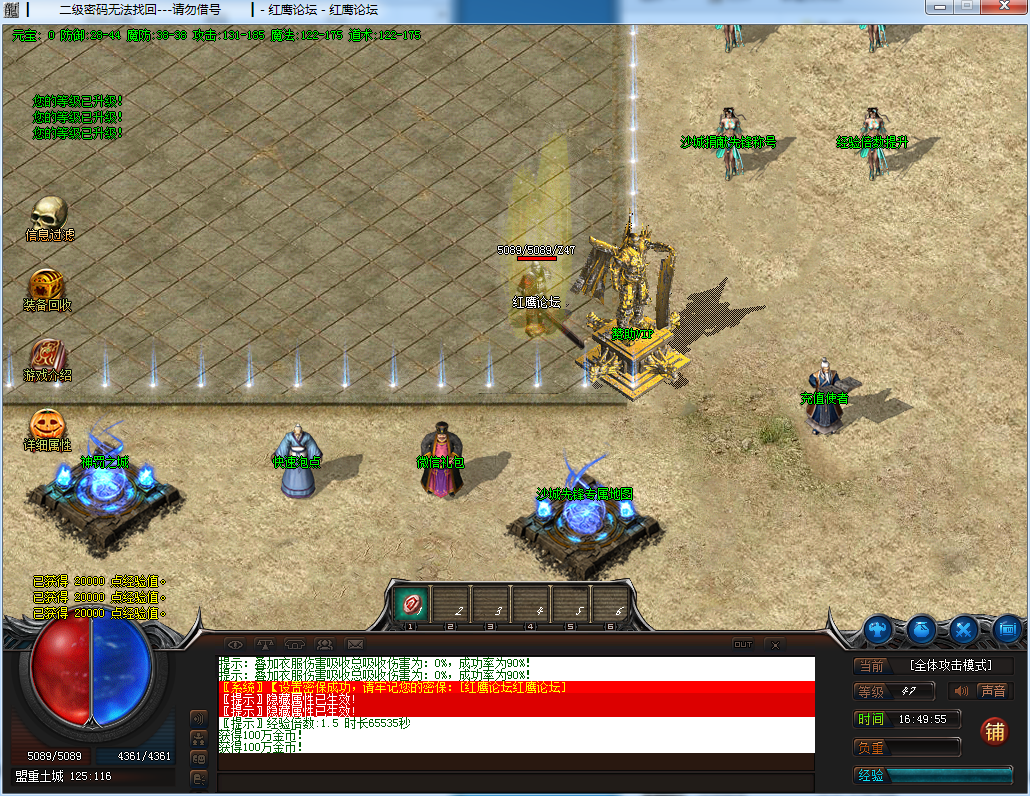The width and height of the screenshot is (1030, 796).
Task: Use the red scroll in hotbar slot 1
Action: click(x=410, y=603)
